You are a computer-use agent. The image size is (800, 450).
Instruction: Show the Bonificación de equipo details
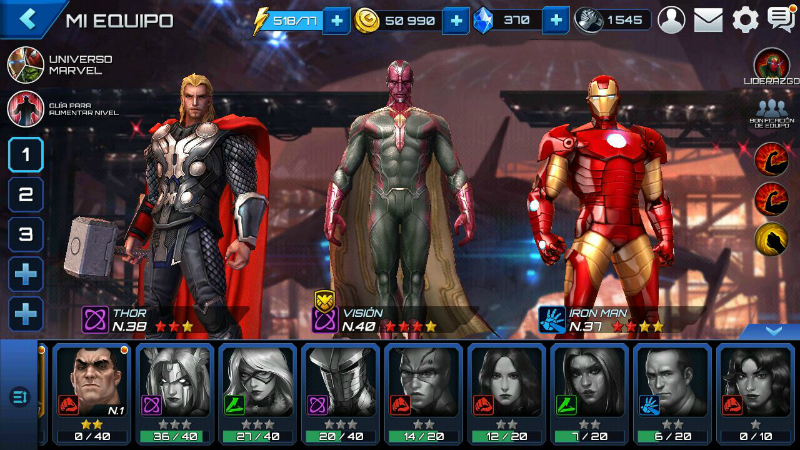tap(771, 111)
